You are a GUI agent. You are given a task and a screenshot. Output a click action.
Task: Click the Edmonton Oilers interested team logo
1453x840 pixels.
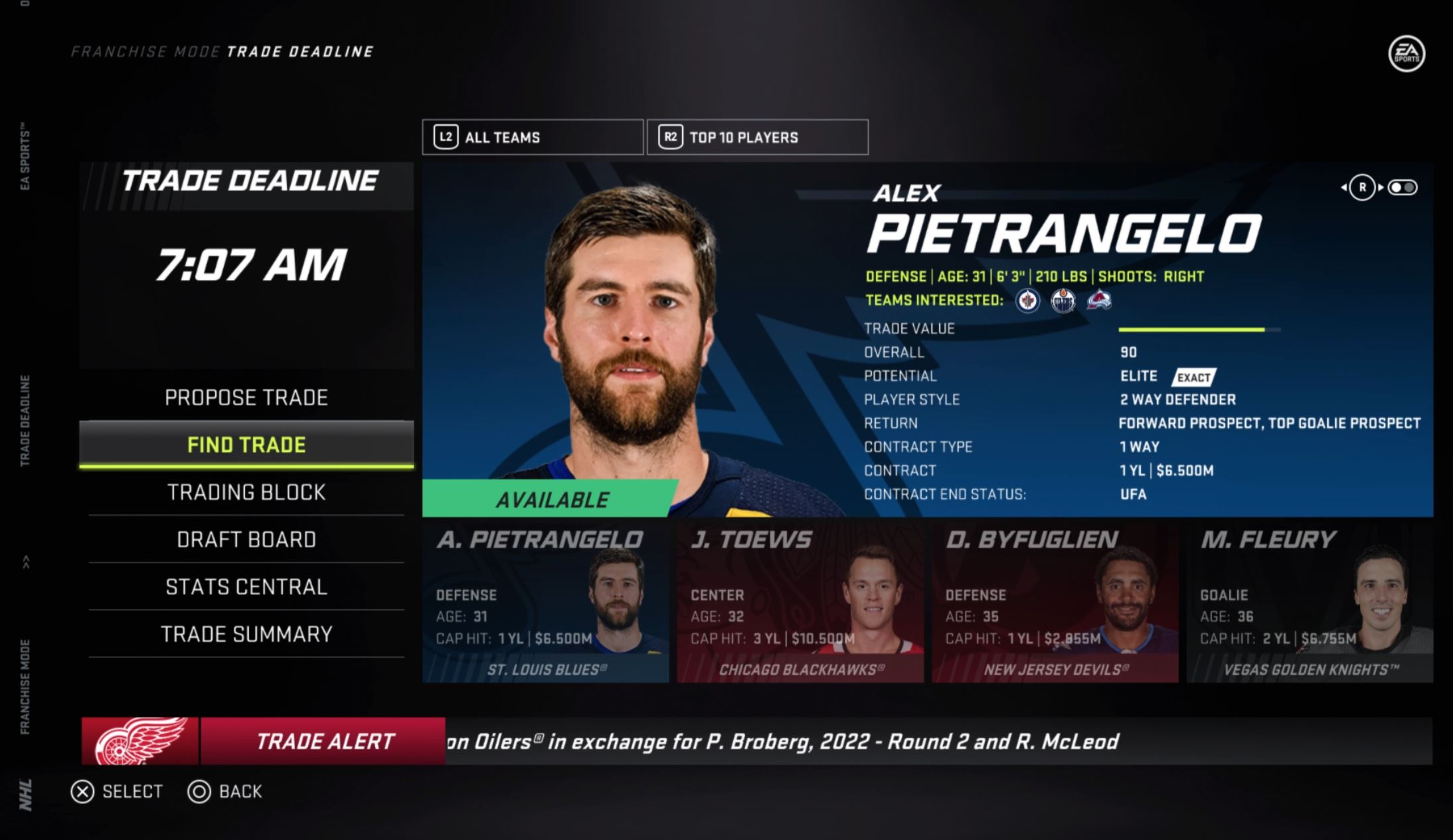tap(1063, 301)
